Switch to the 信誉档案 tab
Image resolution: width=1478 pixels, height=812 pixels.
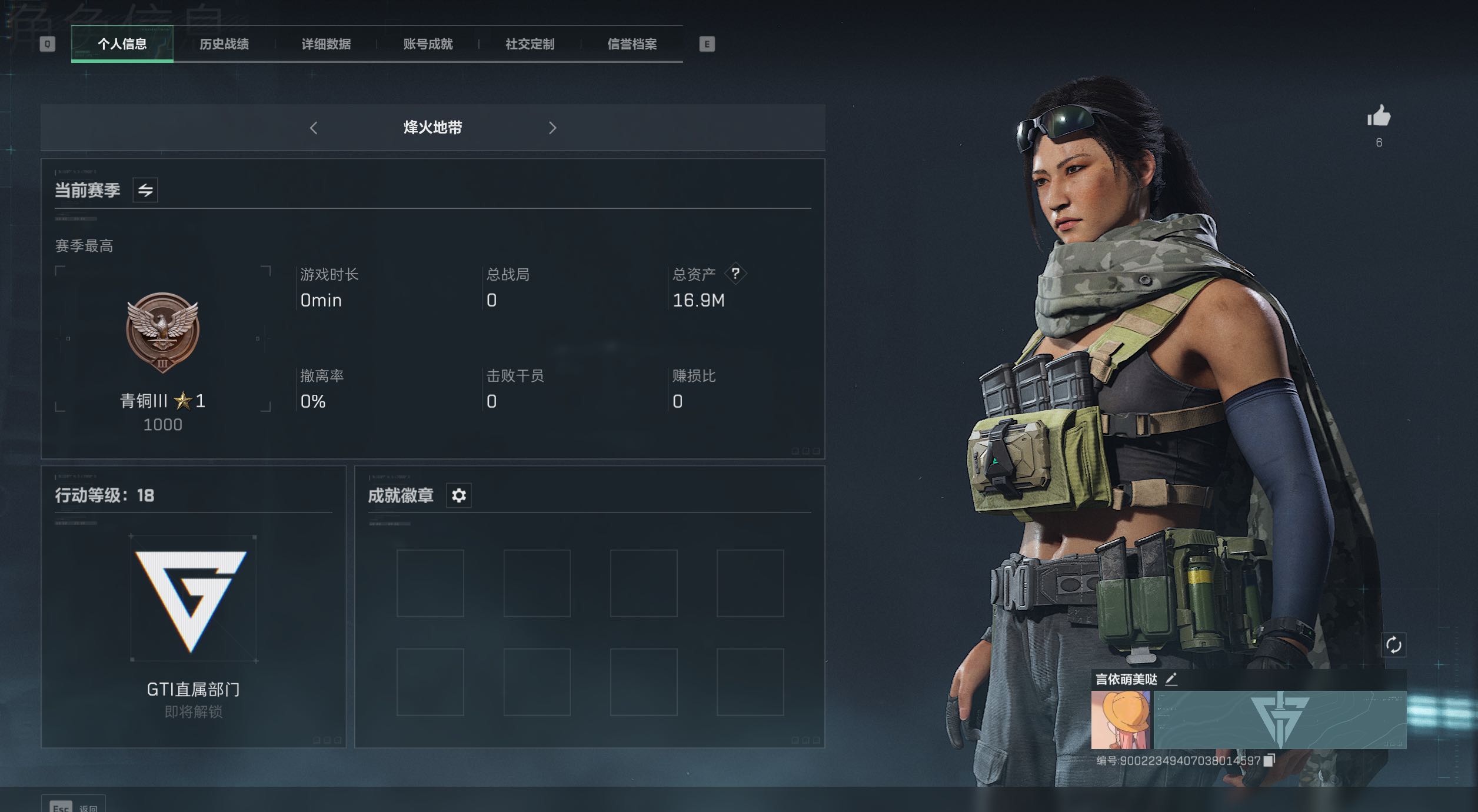click(x=632, y=44)
